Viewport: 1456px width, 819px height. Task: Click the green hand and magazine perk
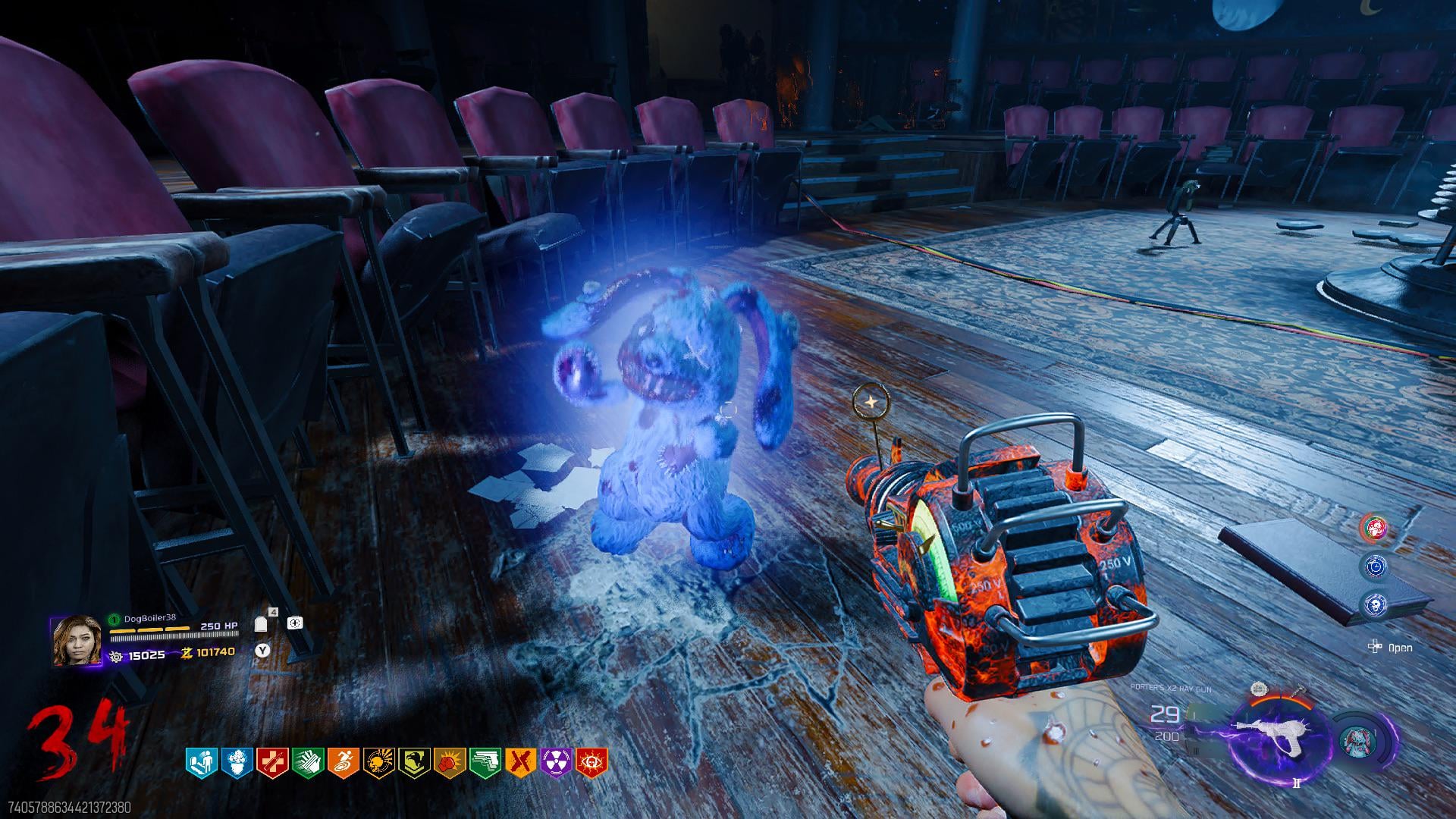(x=308, y=761)
